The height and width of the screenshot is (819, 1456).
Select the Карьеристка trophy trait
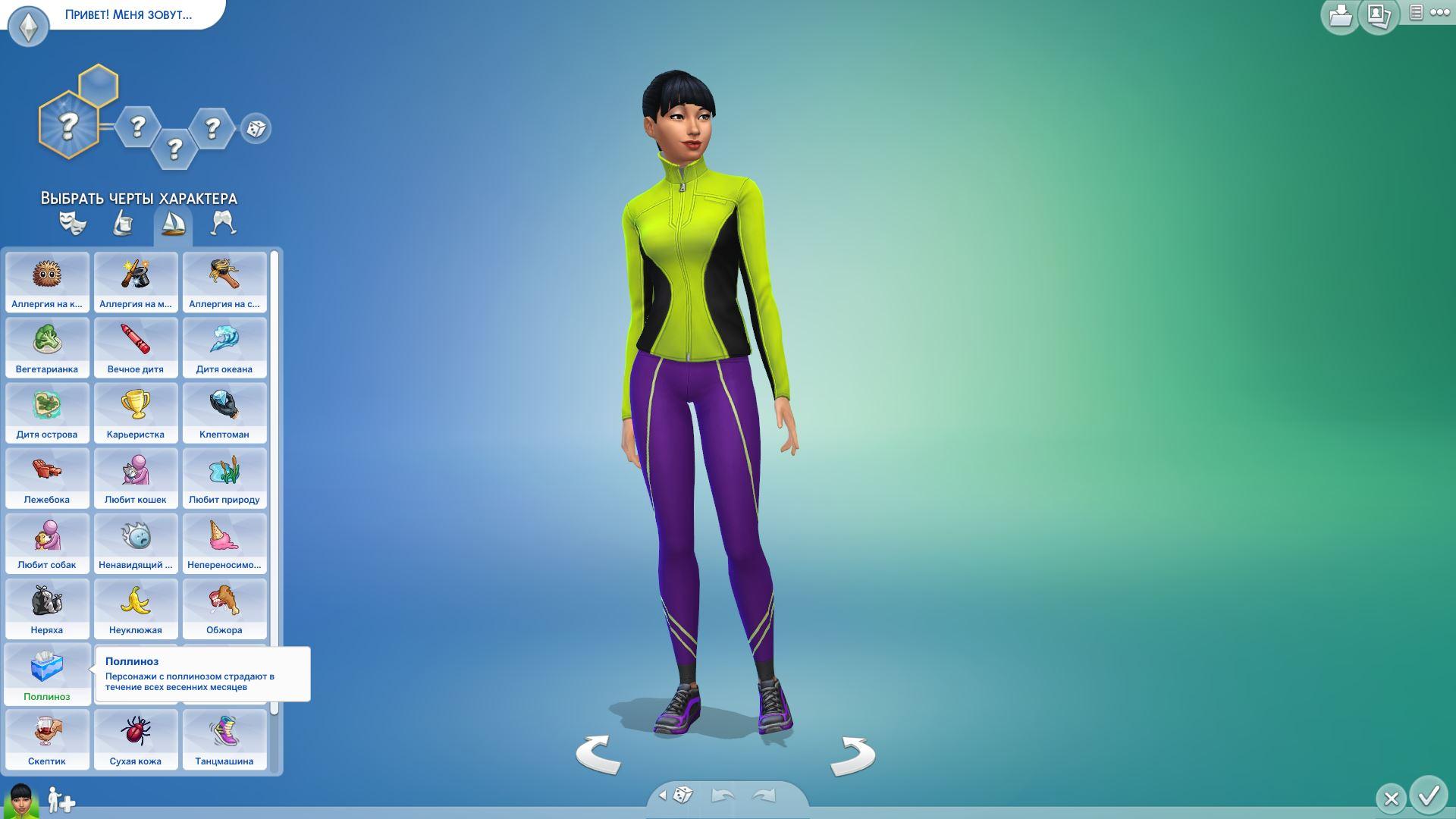point(136,413)
